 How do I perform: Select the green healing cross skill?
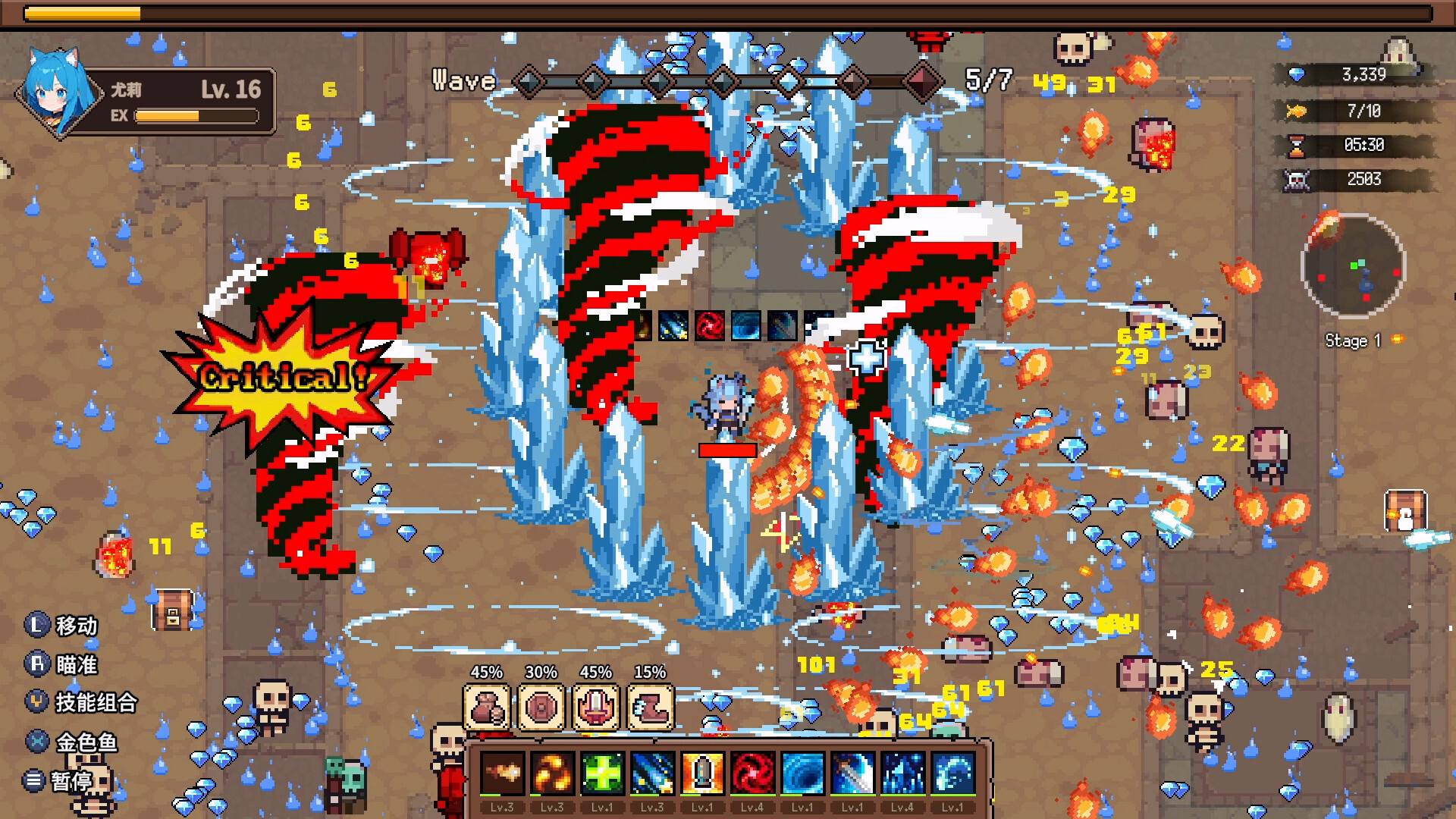pos(602,773)
